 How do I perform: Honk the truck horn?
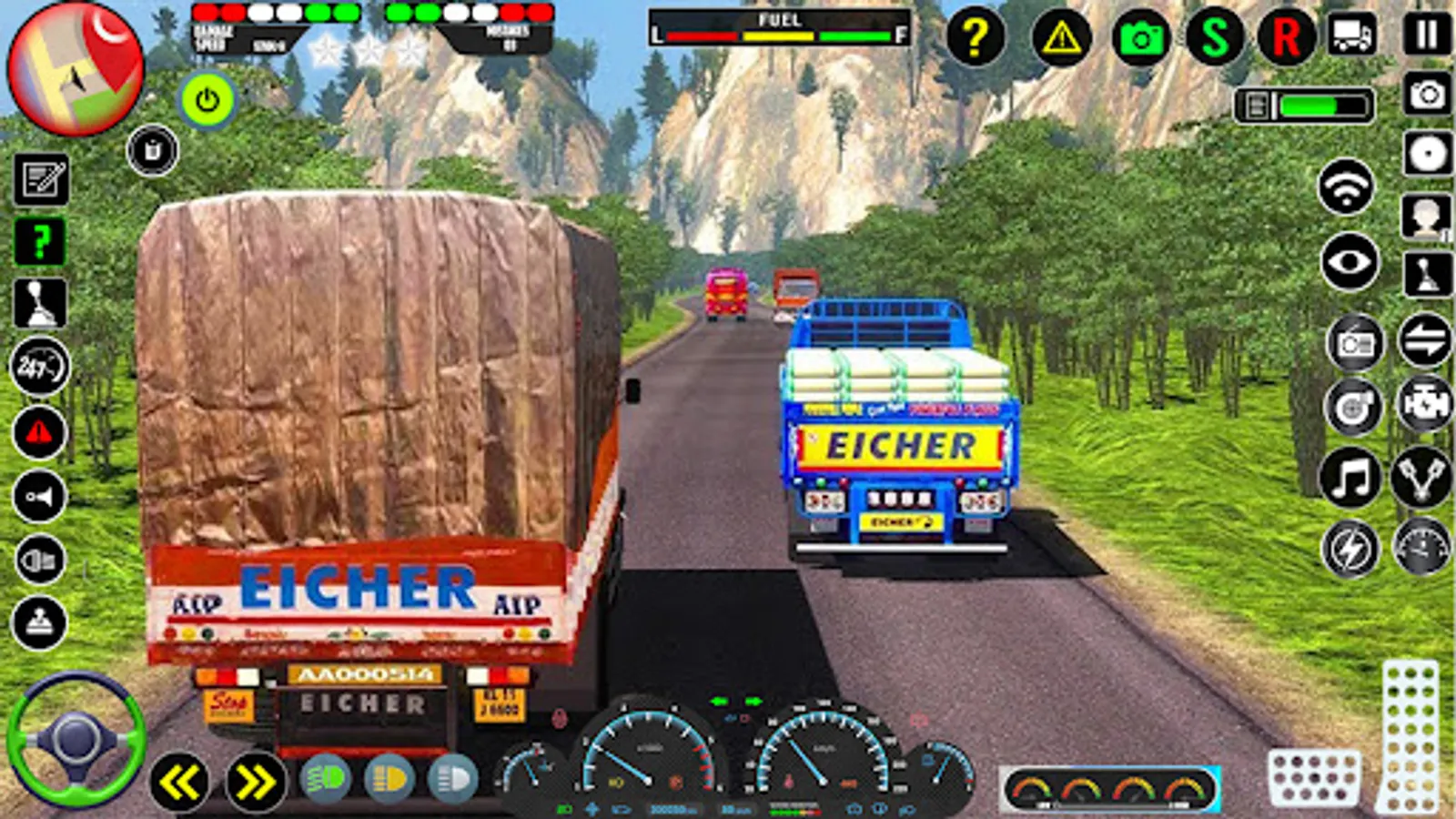pos(39,497)
